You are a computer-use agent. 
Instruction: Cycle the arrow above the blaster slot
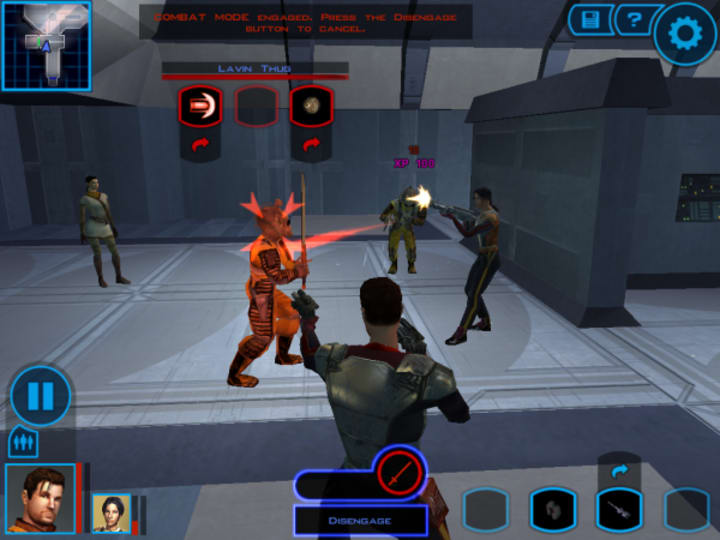coord(619,469)
